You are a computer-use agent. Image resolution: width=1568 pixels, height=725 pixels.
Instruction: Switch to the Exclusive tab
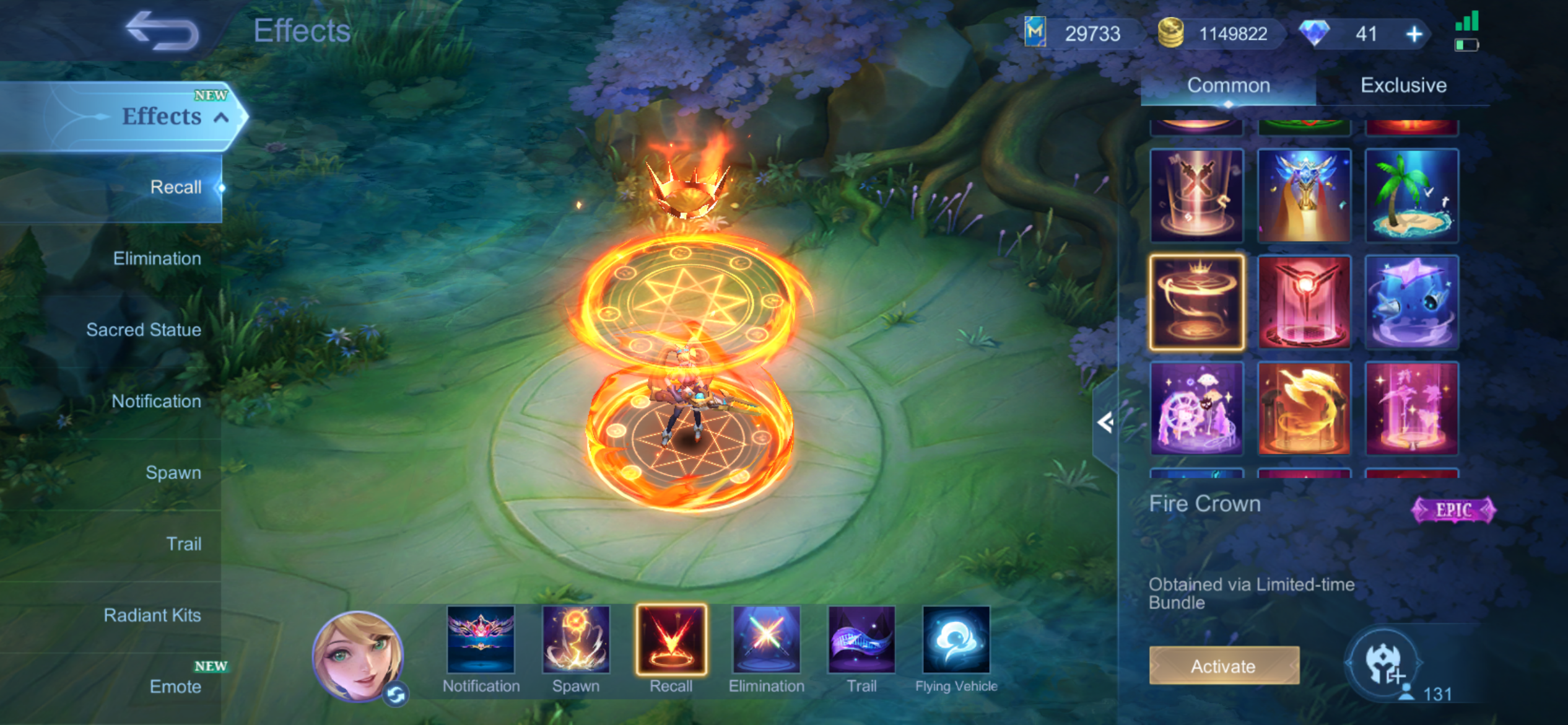tap(1403, 86)
